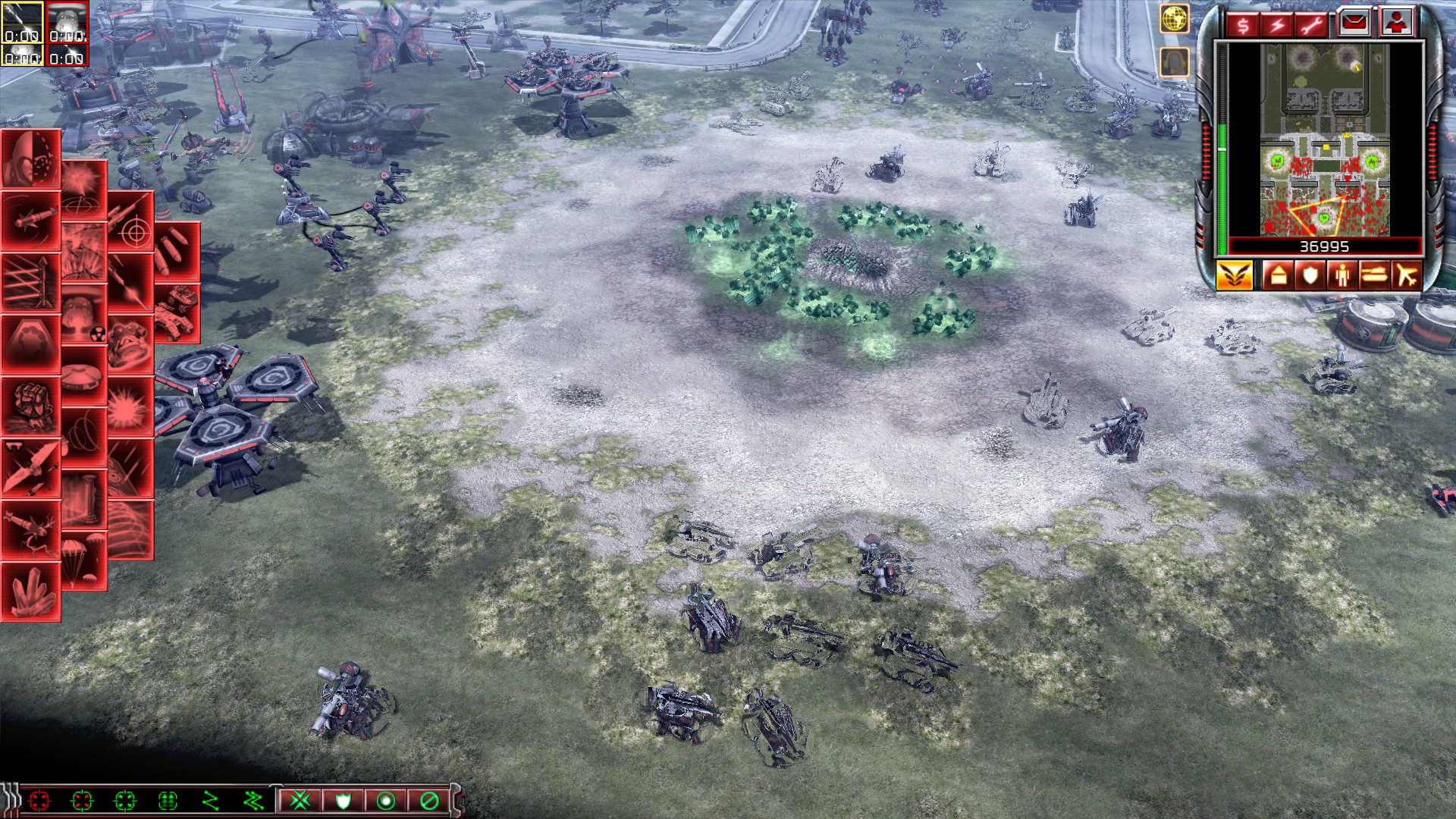Click the funds dollar icon above the minimap
1456x819 pixels.
1241,25
